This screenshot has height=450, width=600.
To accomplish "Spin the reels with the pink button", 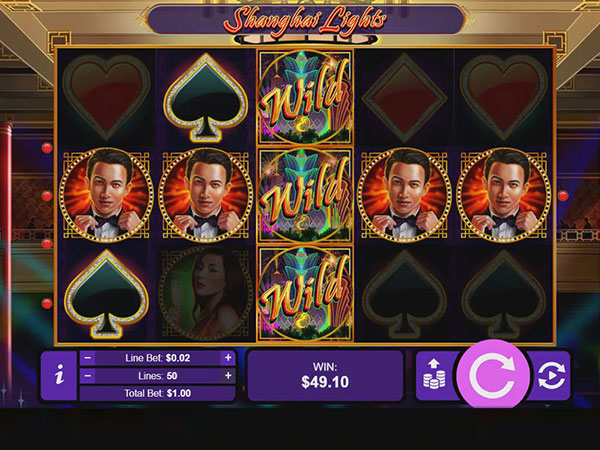I will click(492, 376).
